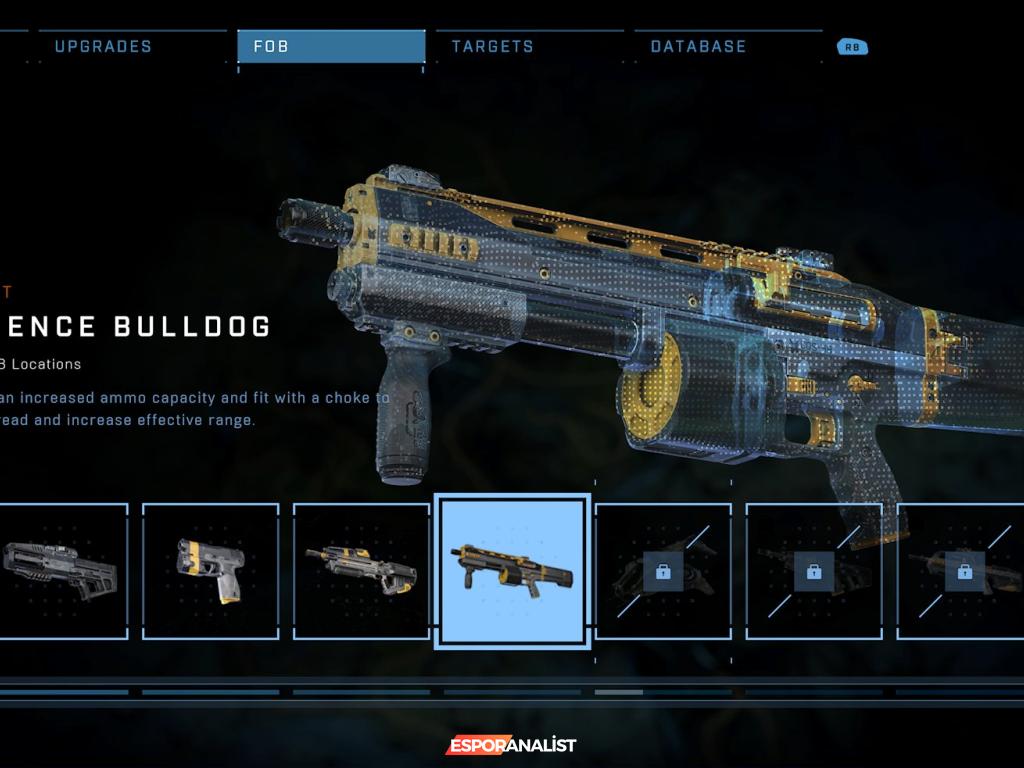
Task: Pick the gray rifle tile at far left
Action: tap(62, 571)
